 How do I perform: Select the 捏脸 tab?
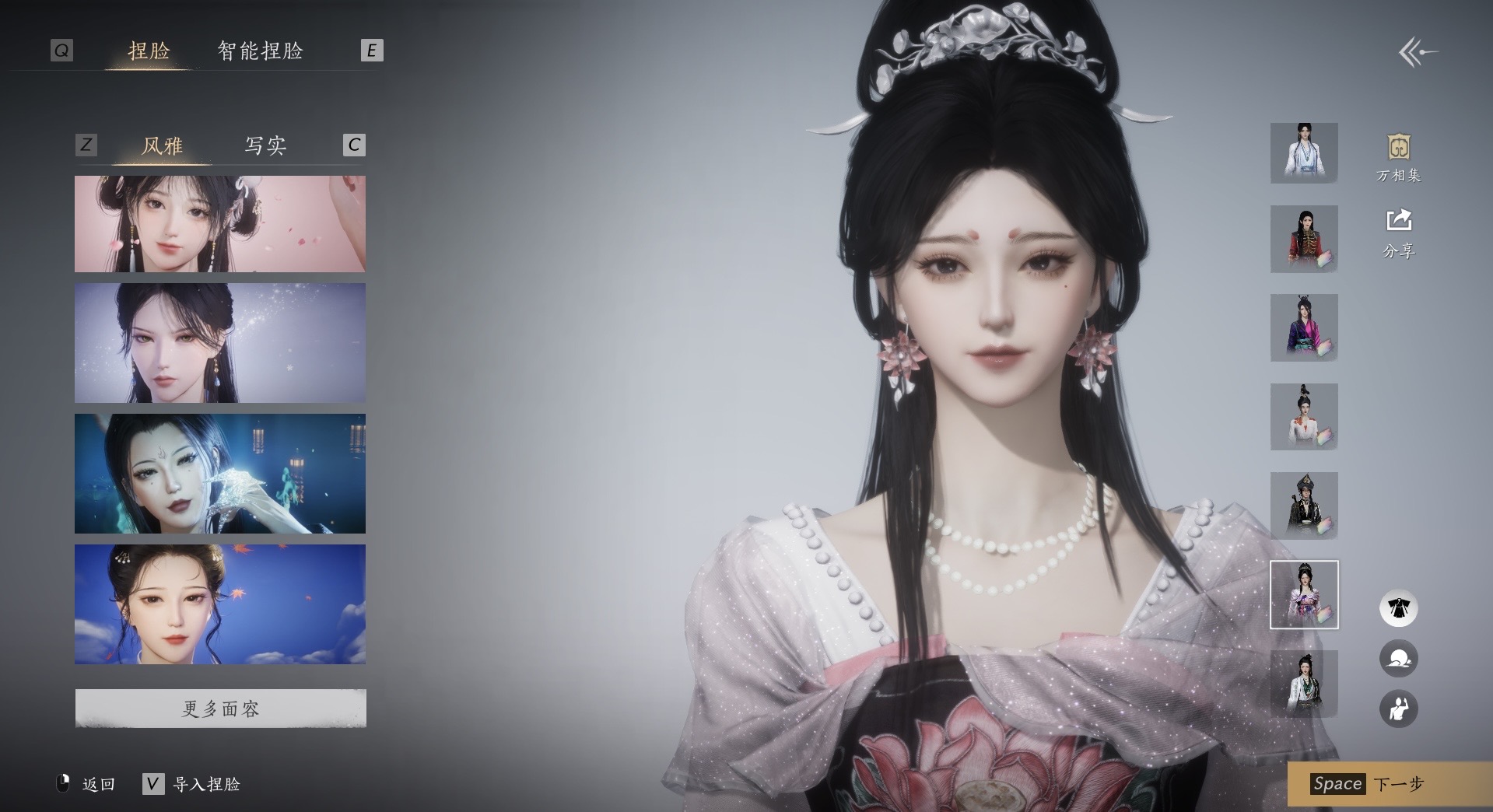point(149,51)
